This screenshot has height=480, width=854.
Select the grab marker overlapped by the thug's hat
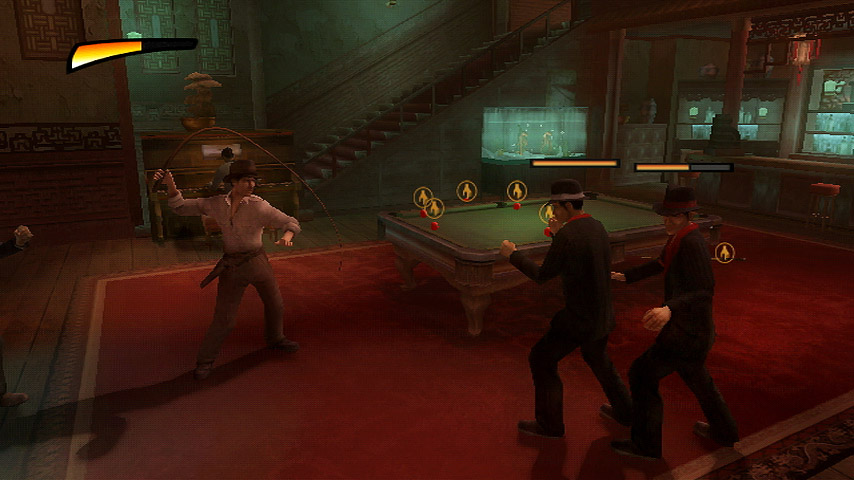tap(548, 213)
